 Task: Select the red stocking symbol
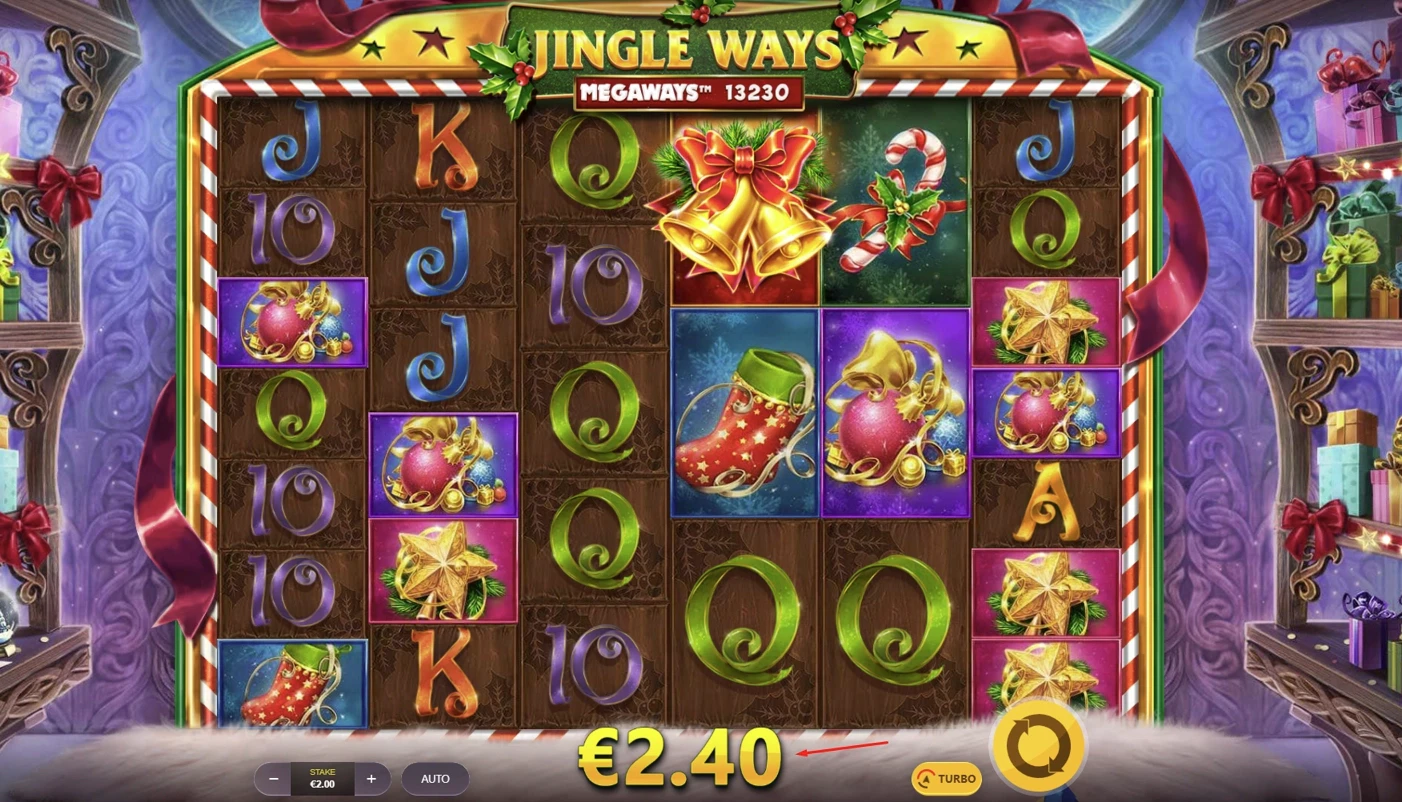tap(743, 413)
